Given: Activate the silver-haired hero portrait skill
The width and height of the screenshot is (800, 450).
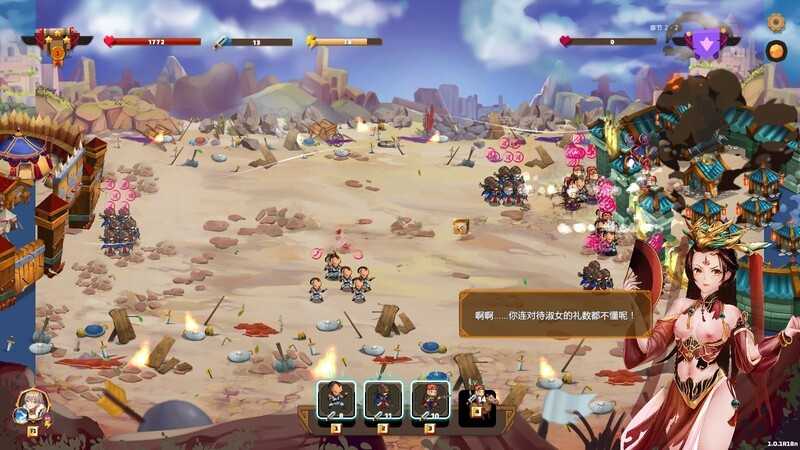Looking at the screenshot, I should [29, 406].
